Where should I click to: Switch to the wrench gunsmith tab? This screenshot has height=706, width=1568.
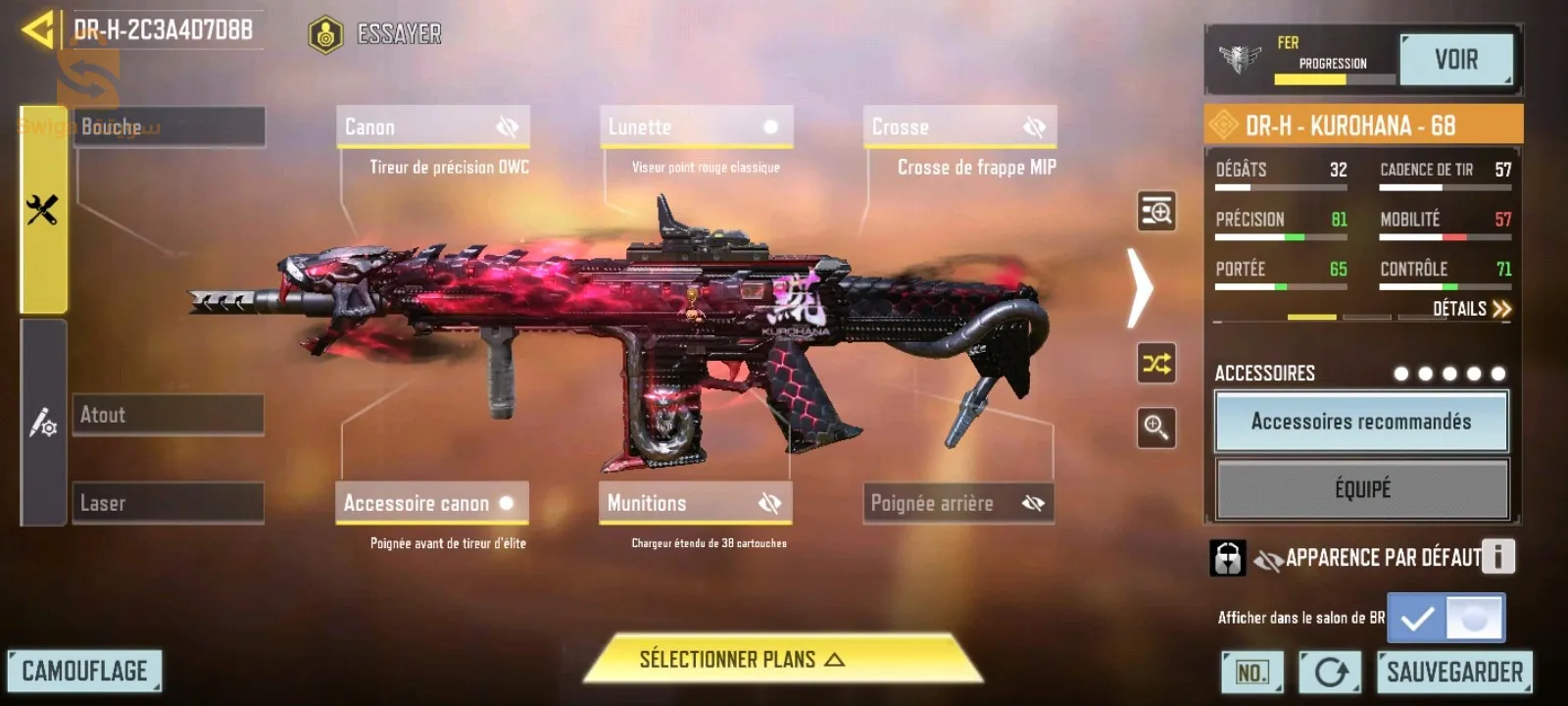41,208
